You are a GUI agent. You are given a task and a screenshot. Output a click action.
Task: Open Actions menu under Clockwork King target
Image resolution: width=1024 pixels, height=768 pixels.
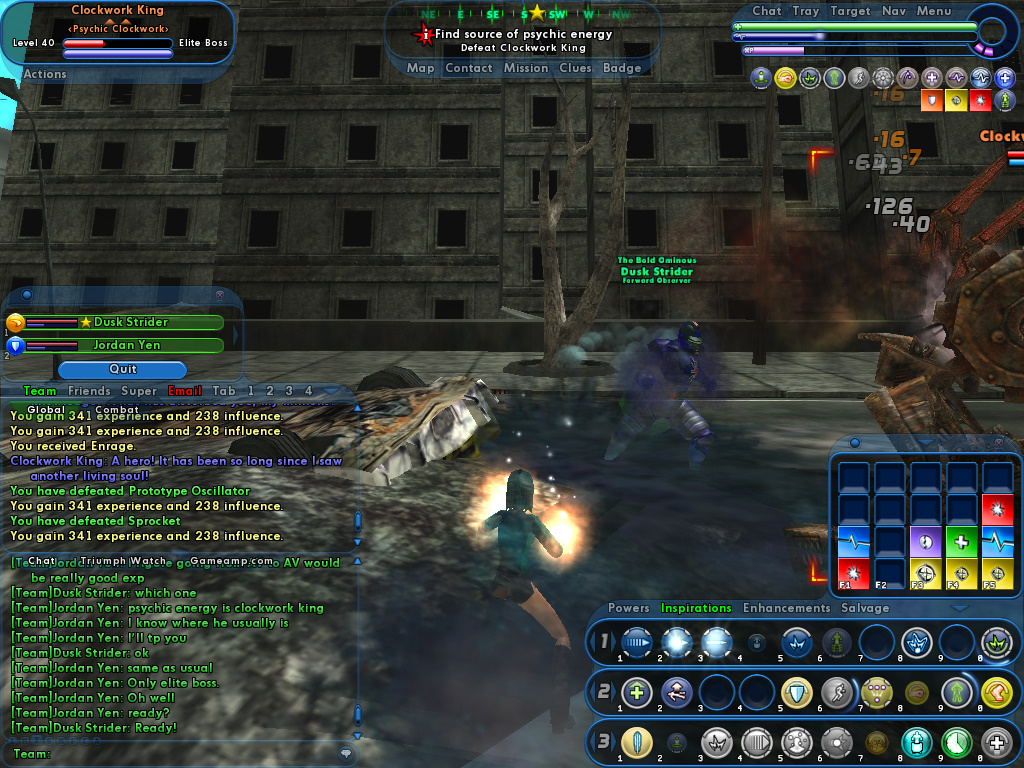45,74
